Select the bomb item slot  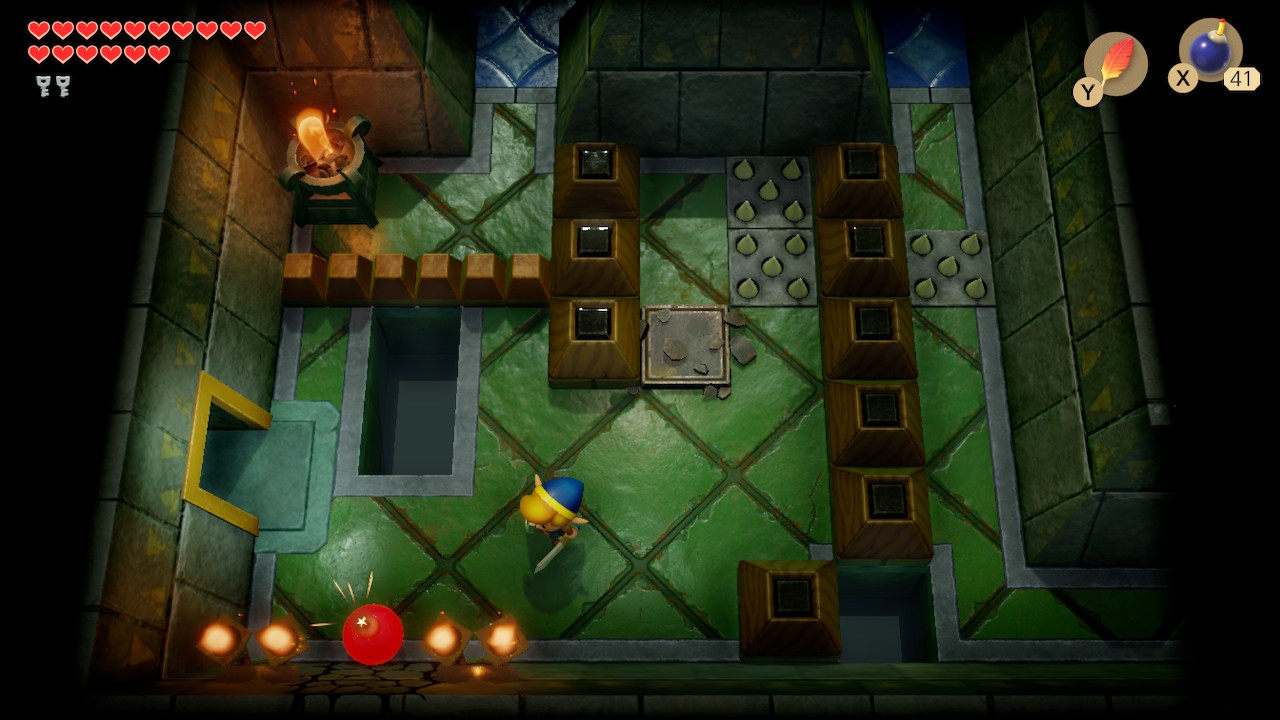(1210, 51)
